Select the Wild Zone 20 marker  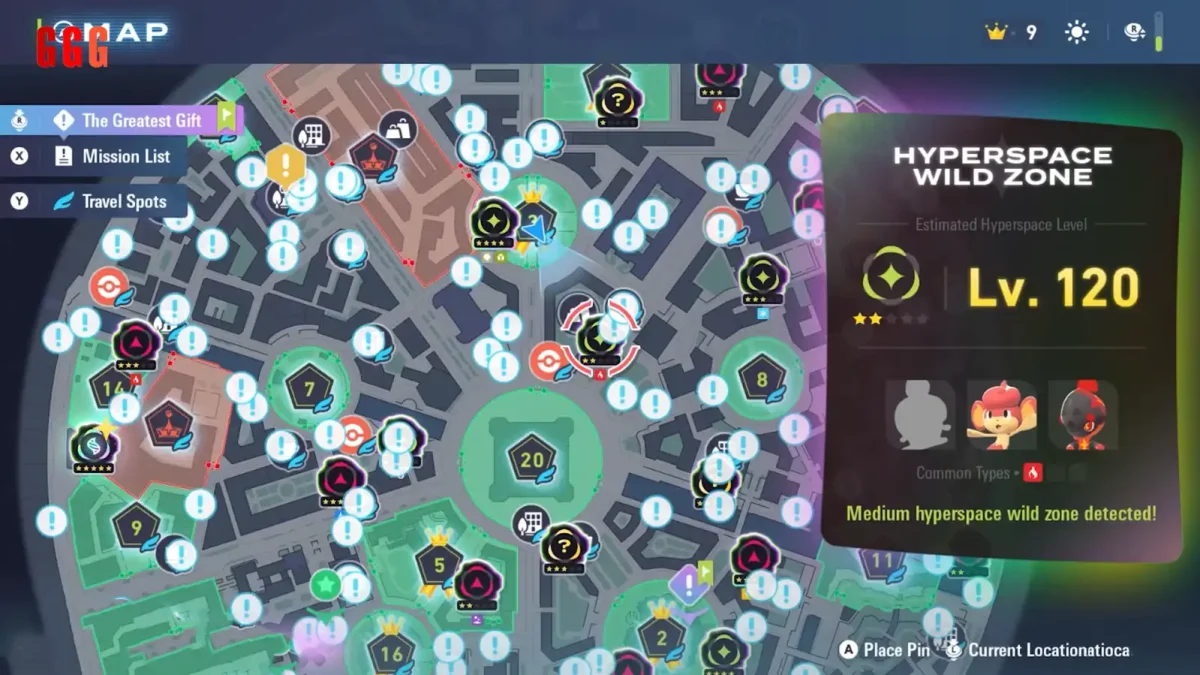pyautogui.click(x=531, y=459)
